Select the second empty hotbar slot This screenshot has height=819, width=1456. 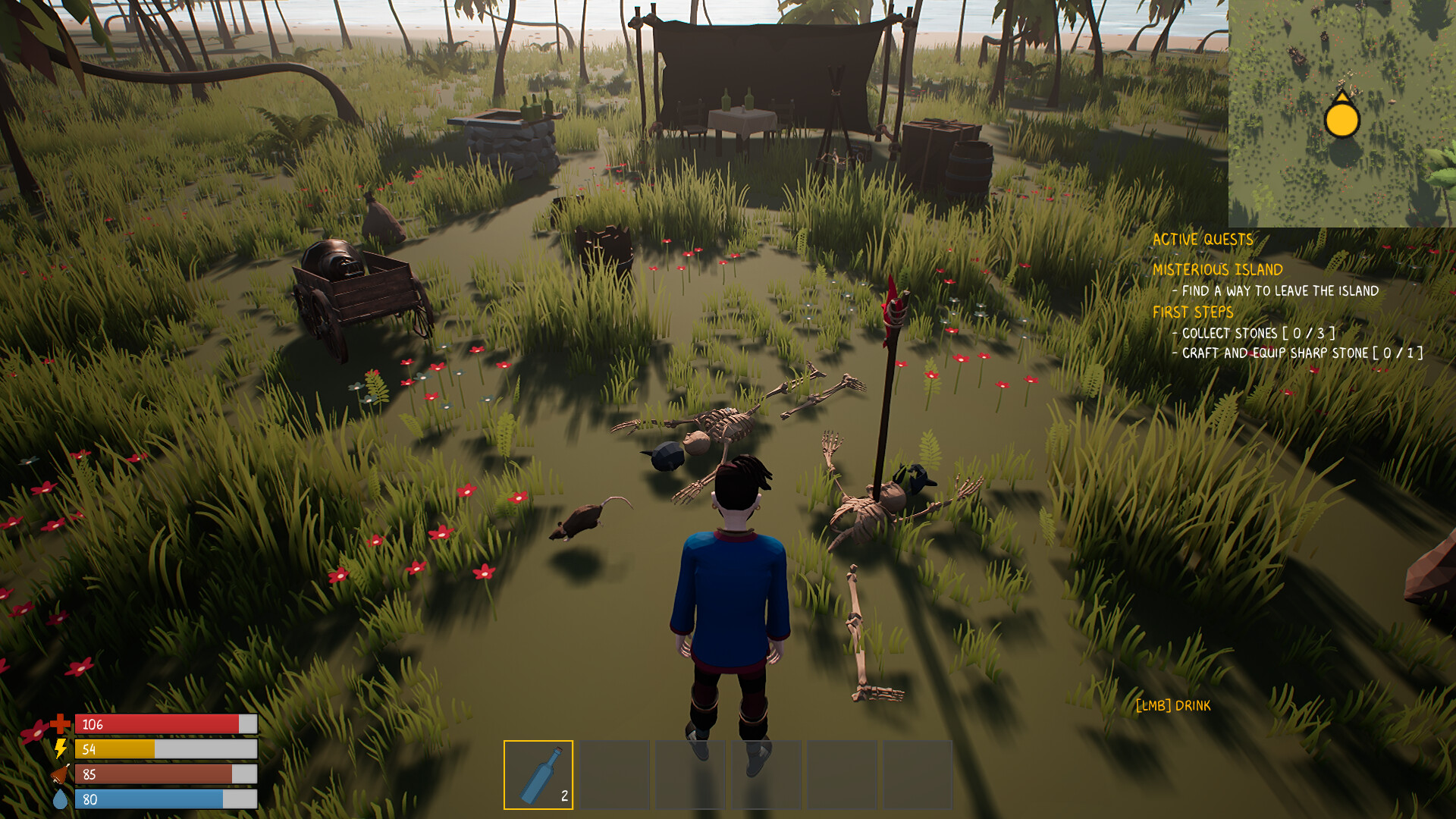tap(614, 774)
